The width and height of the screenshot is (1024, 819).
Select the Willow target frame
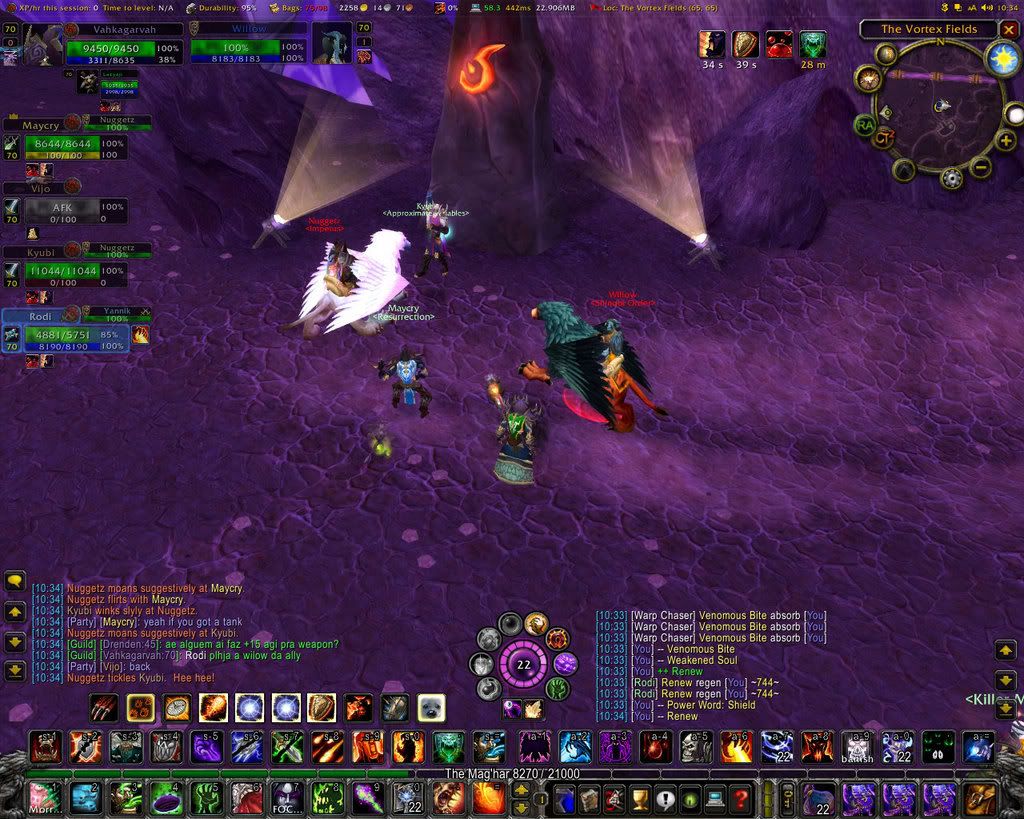[x=249, y=46]
